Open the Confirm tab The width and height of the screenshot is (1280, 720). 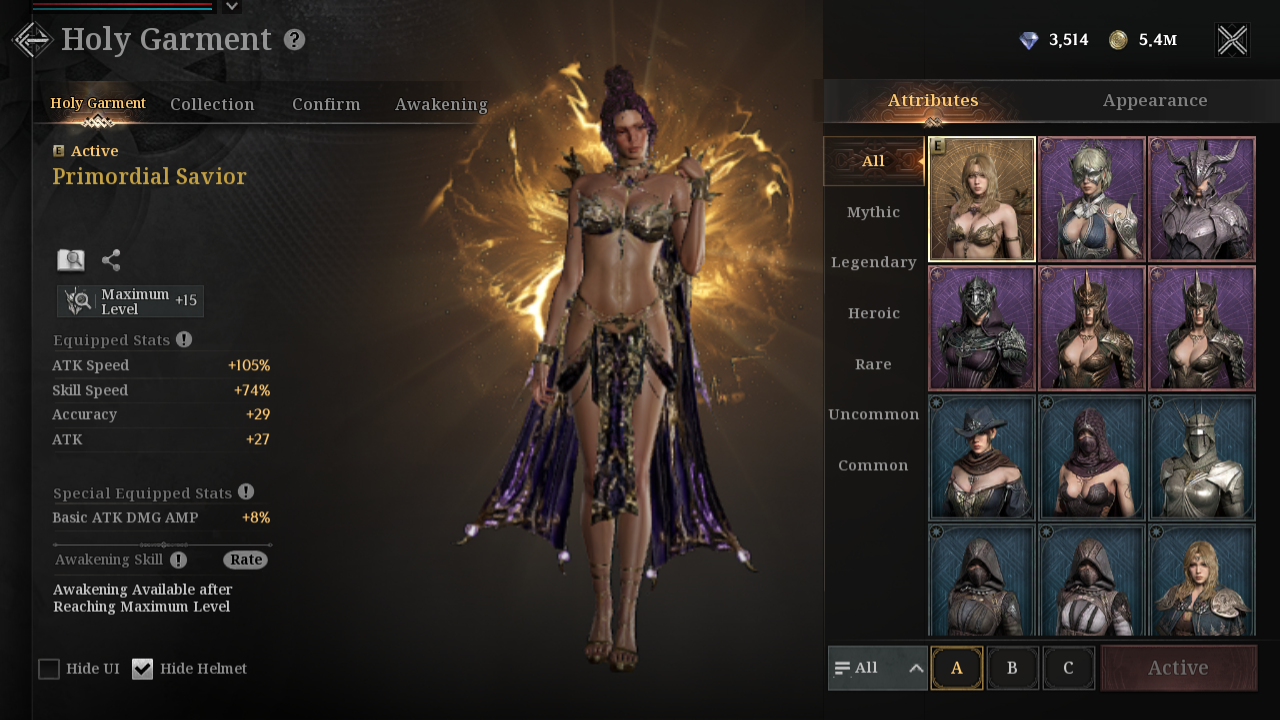[326, 104]
